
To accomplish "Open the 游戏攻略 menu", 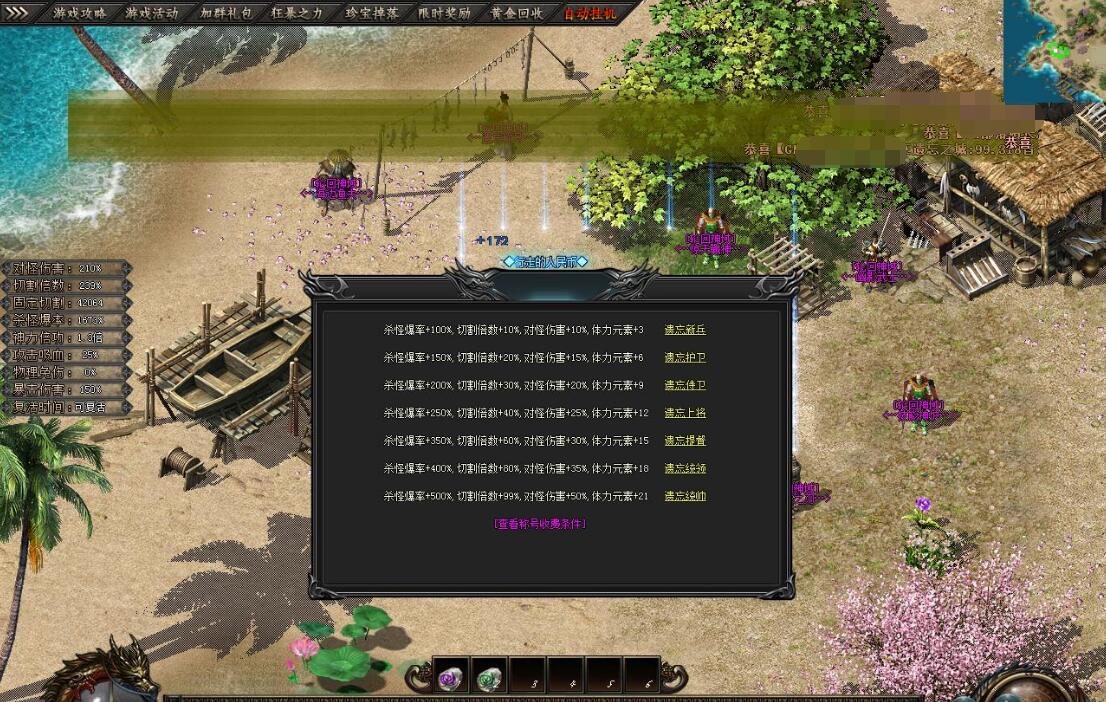I will pos(79,13).
